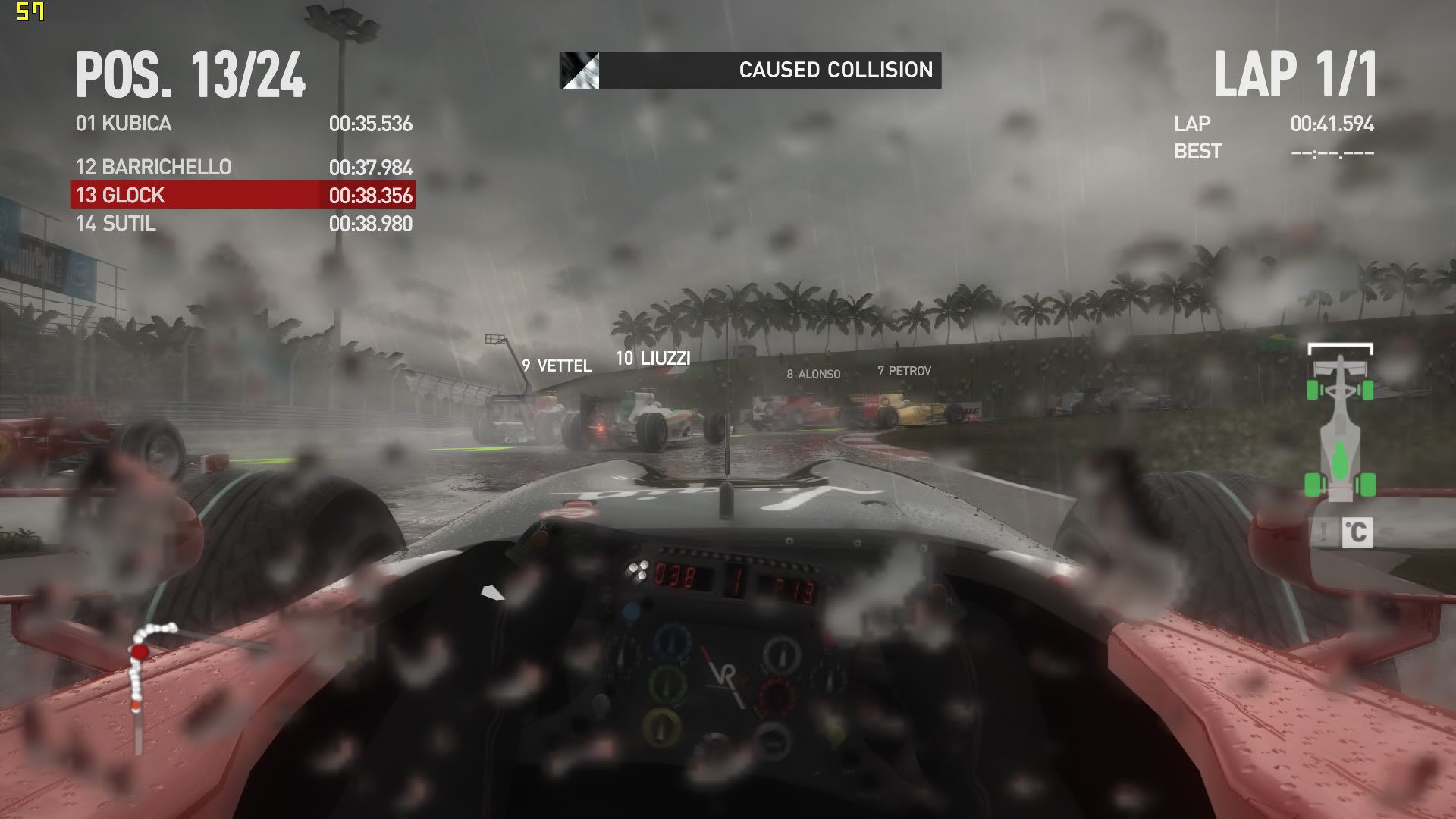
Task: Click the 8 Alonso driver name tag
Action: (813, 374)
